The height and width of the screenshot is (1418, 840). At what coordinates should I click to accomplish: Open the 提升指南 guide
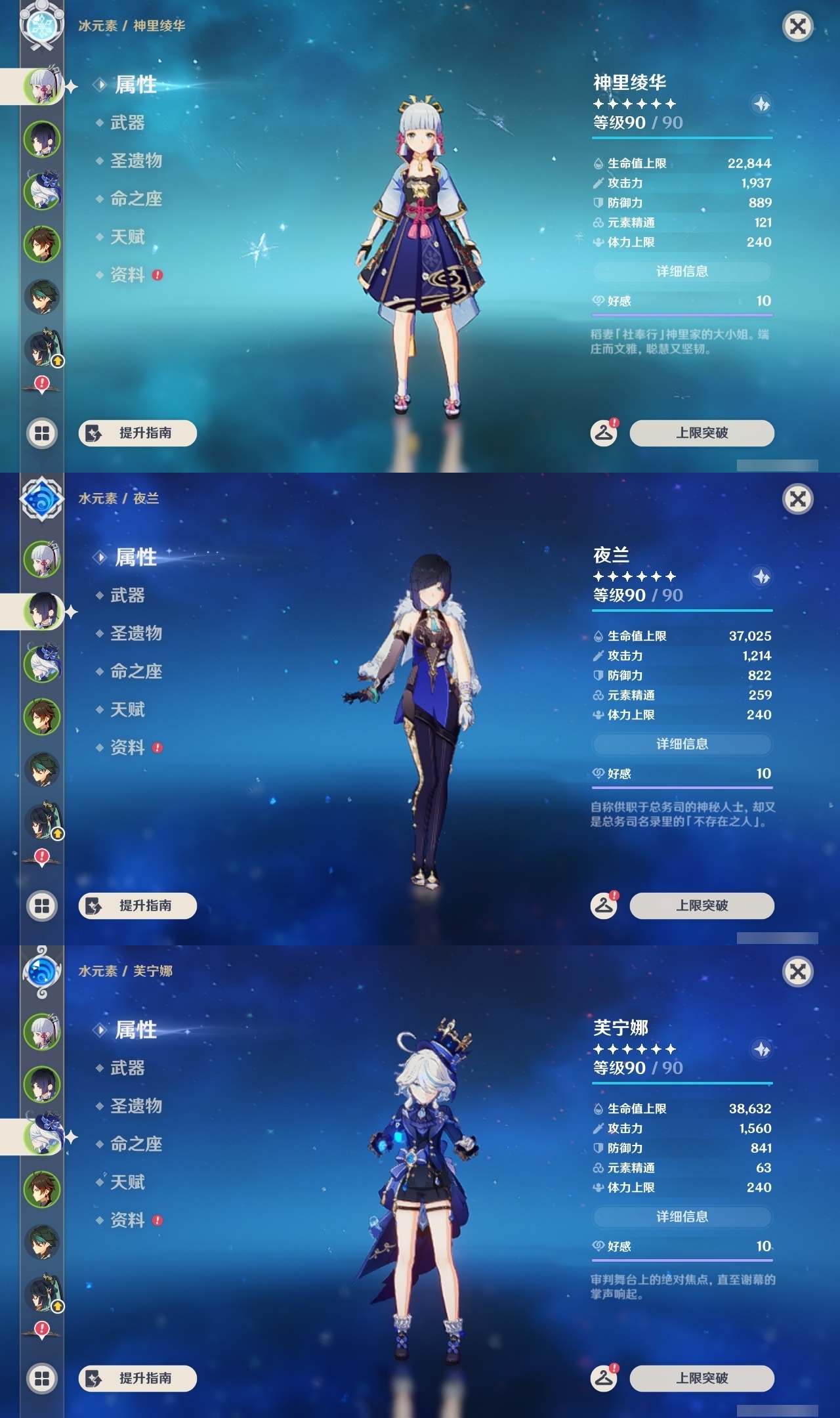pos(138,1377)
